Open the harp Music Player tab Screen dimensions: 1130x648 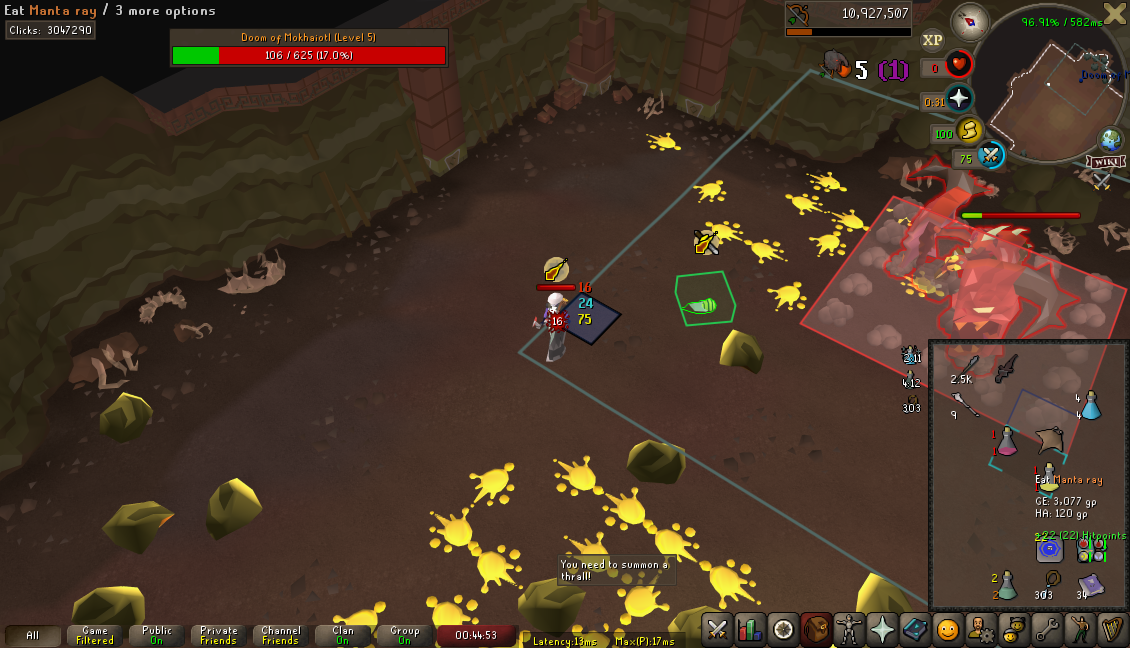tap(1112, 630)
